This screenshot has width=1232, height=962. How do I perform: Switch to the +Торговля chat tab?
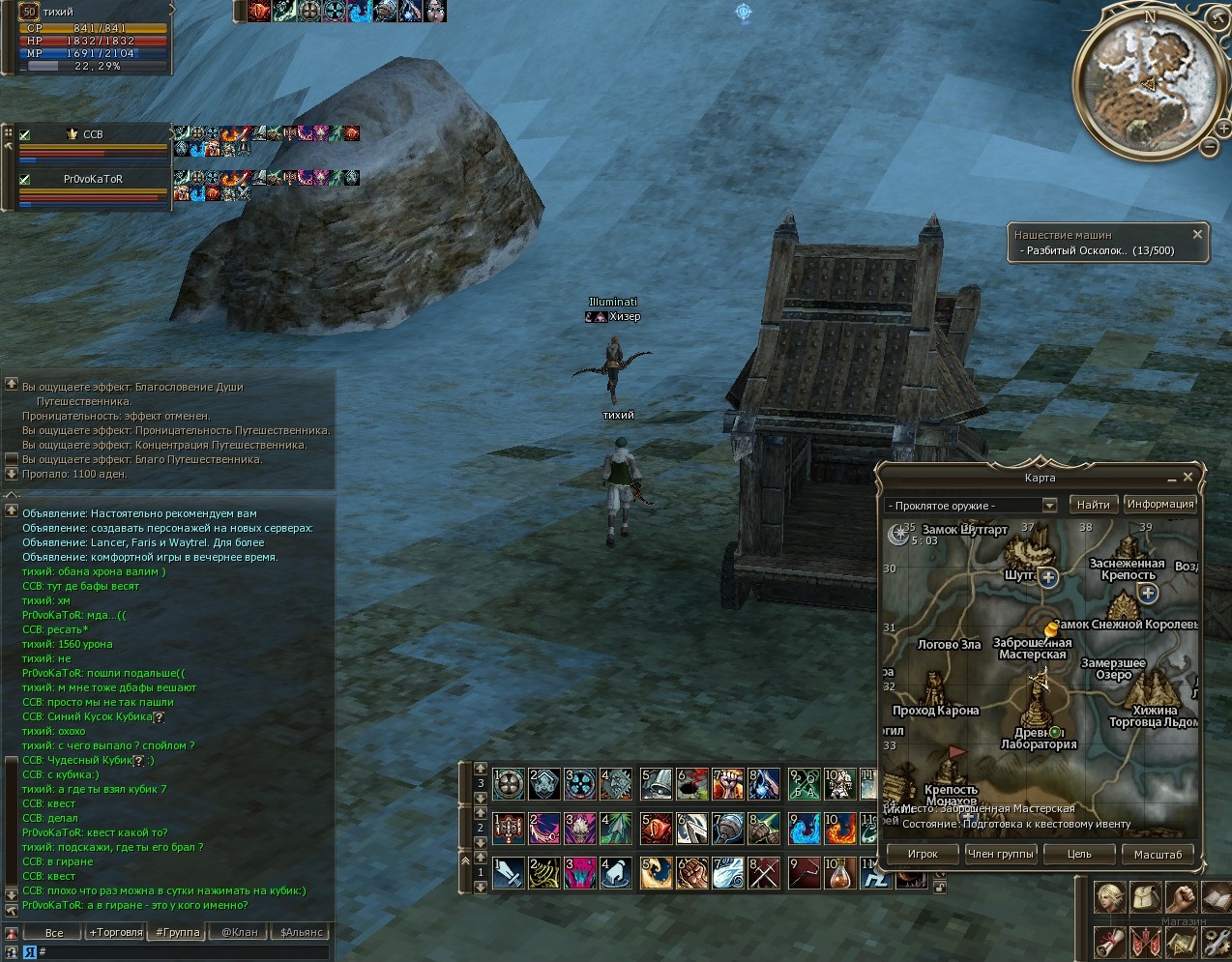coord(116,933)
